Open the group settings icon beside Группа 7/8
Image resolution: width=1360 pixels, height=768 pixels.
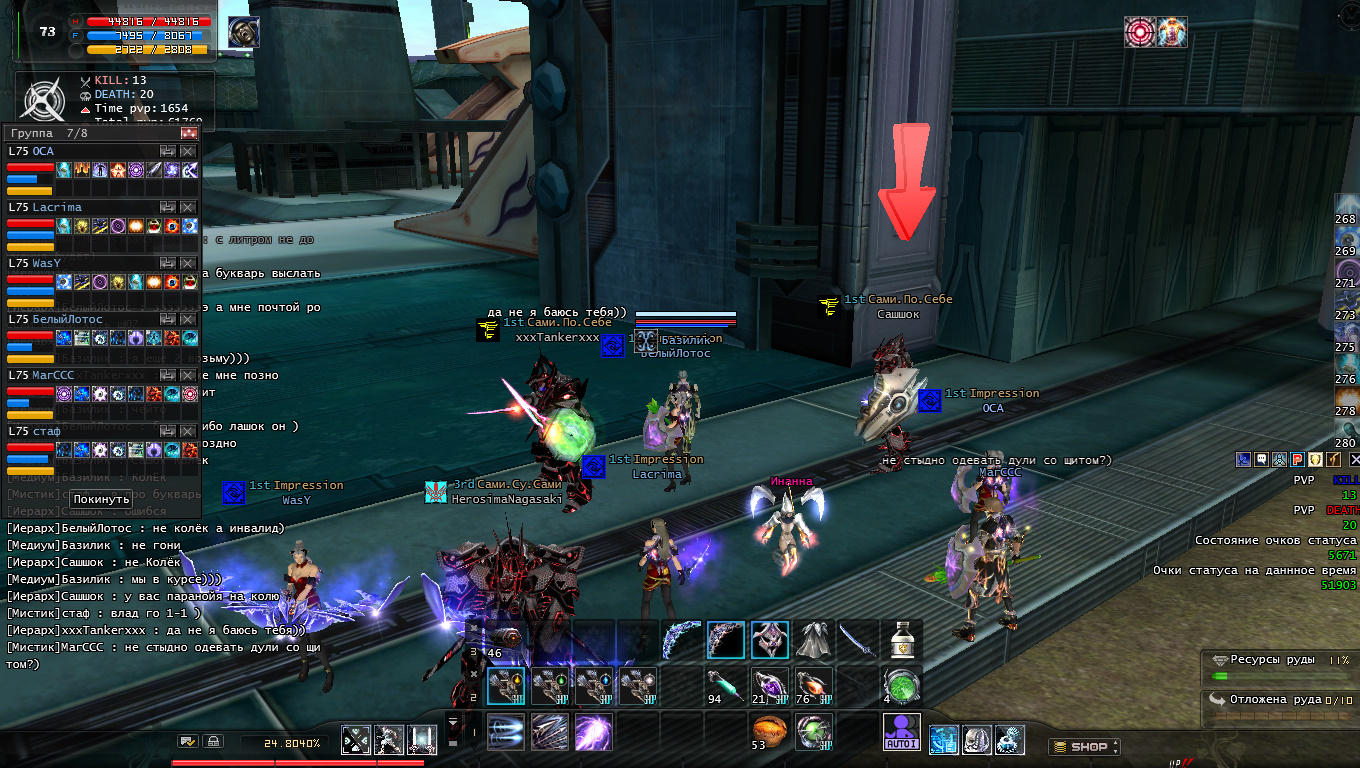point(188,133)
